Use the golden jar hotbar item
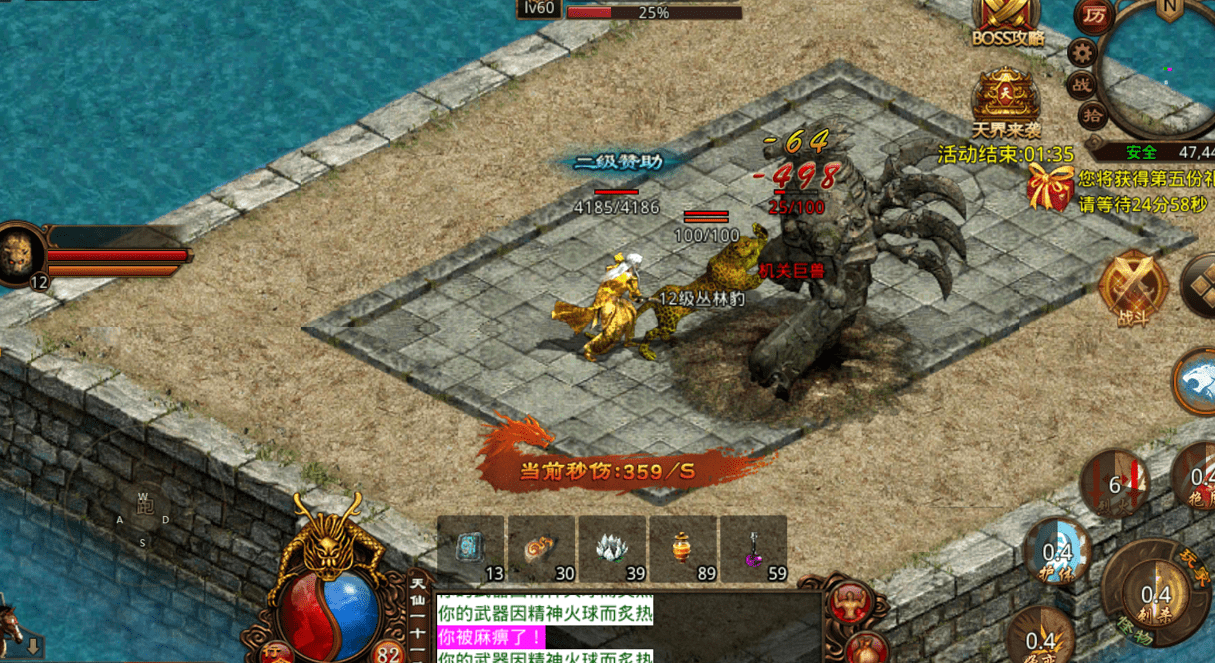The height and width of the screenshot is (663, 1215). coord(683,548)
